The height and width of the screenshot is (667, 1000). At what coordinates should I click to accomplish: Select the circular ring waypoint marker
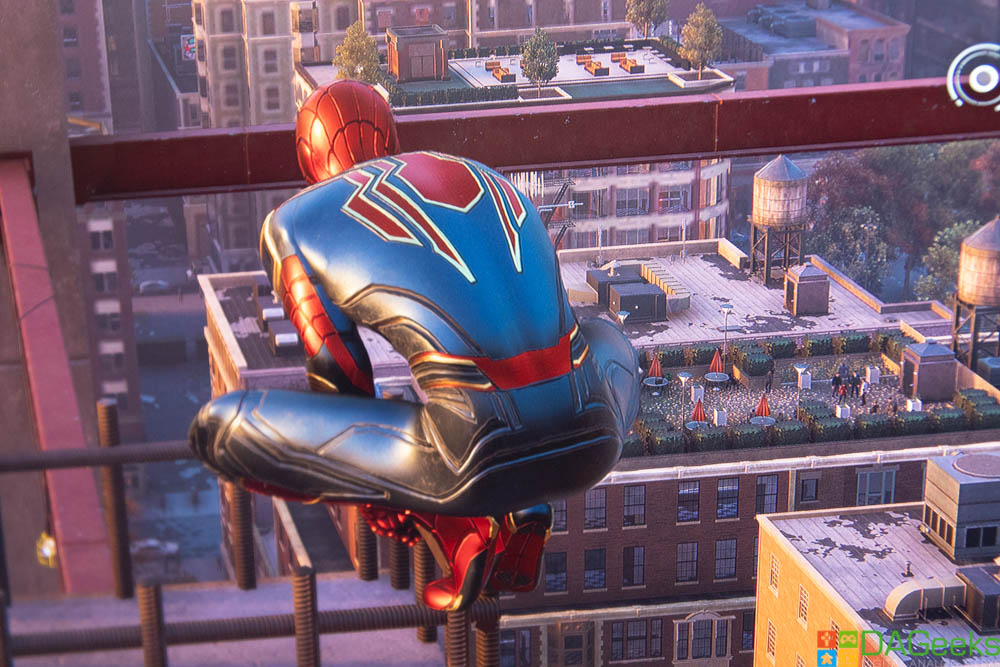pyautogui.click(x=978, y=76)
